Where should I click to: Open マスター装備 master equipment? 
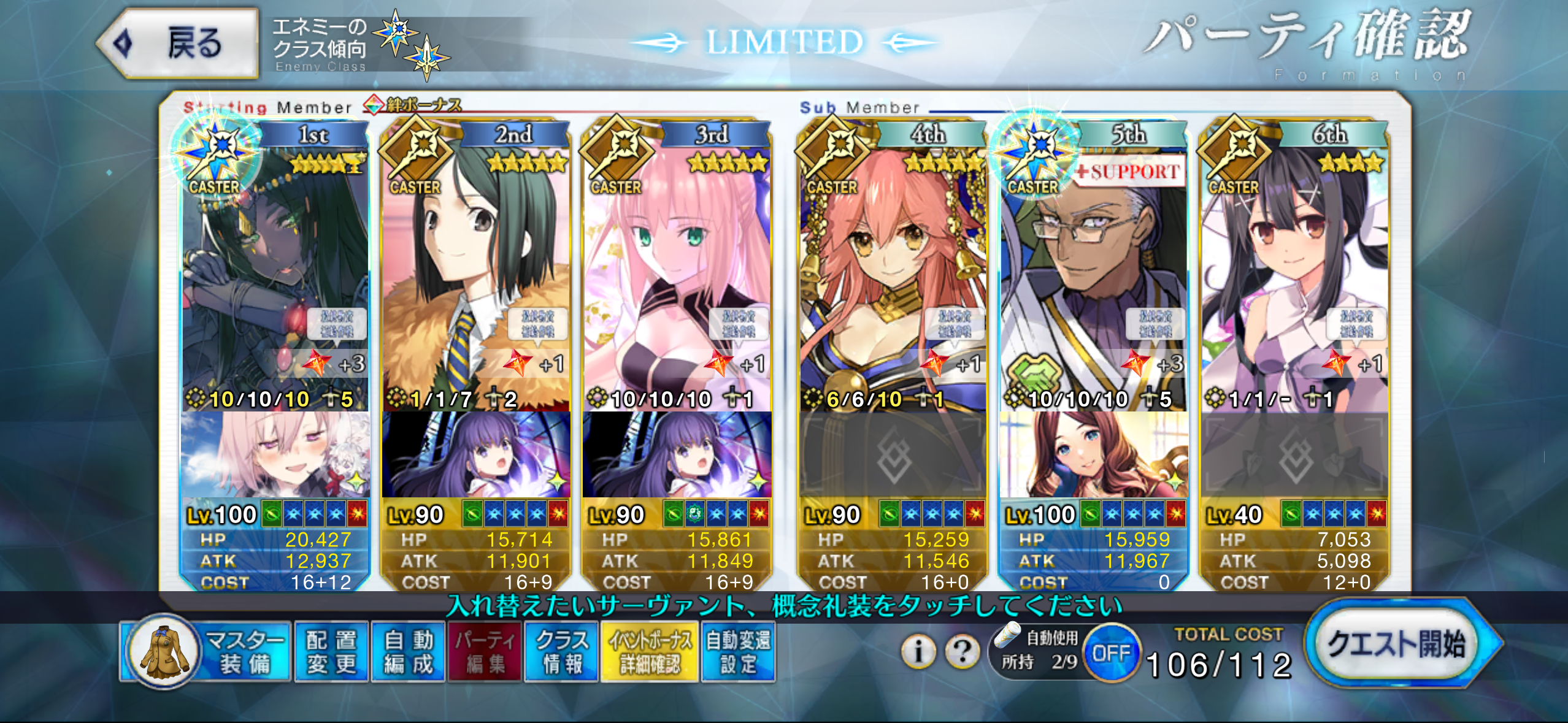(x=206, y=652)
